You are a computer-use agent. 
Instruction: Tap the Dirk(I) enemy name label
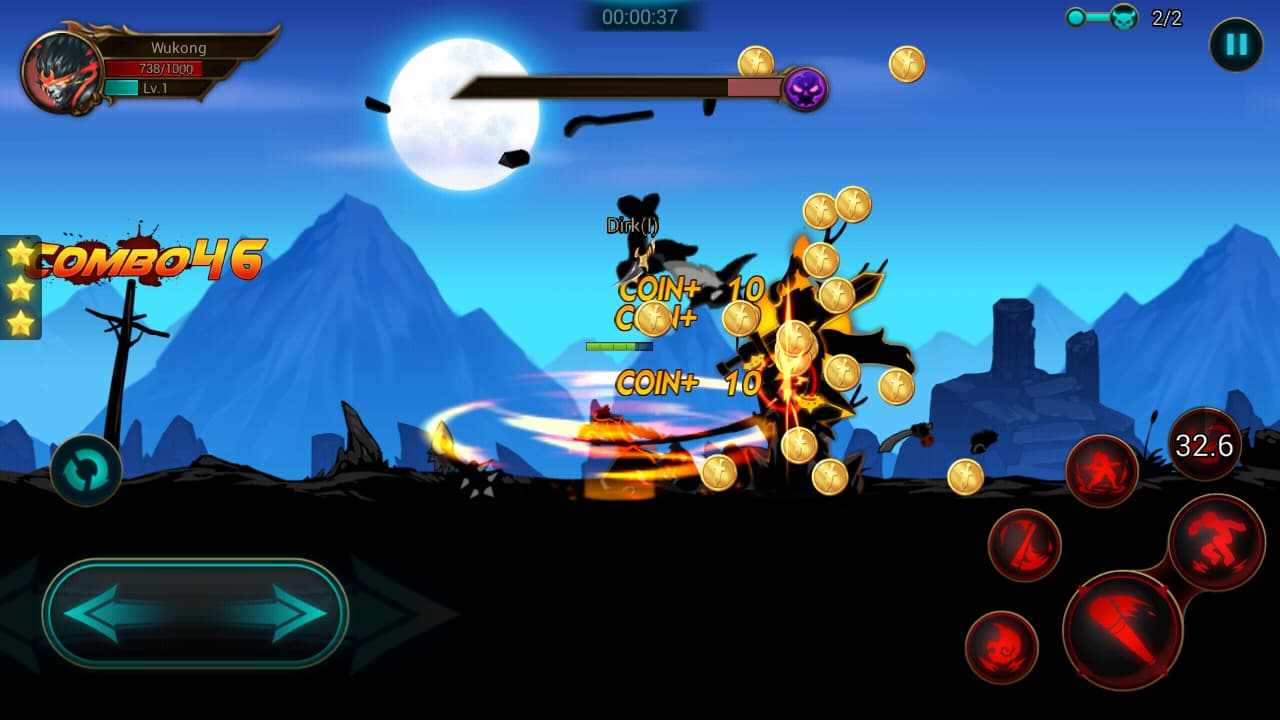pos(631,227)
